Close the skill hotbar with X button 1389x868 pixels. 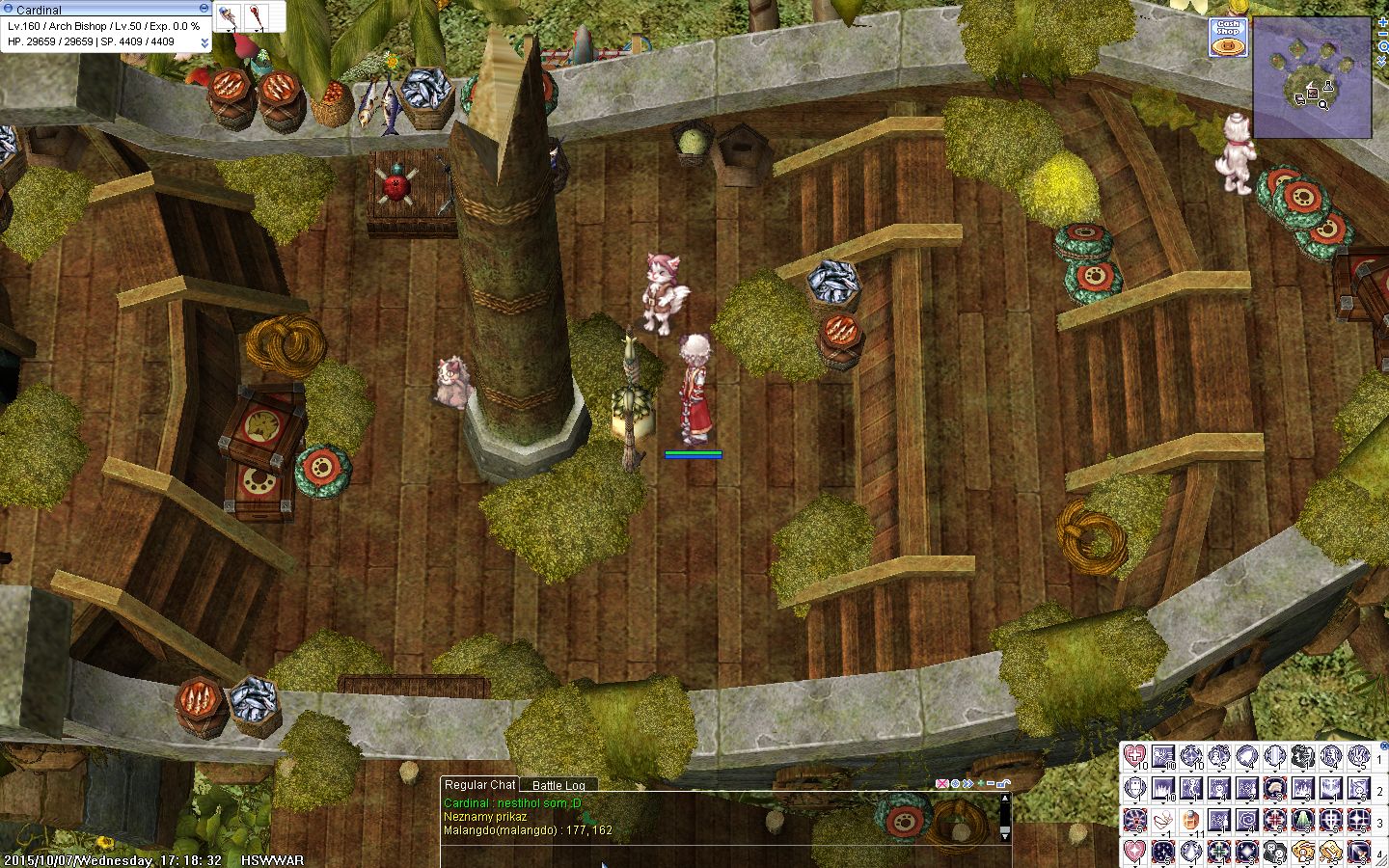coord(1383,746)
